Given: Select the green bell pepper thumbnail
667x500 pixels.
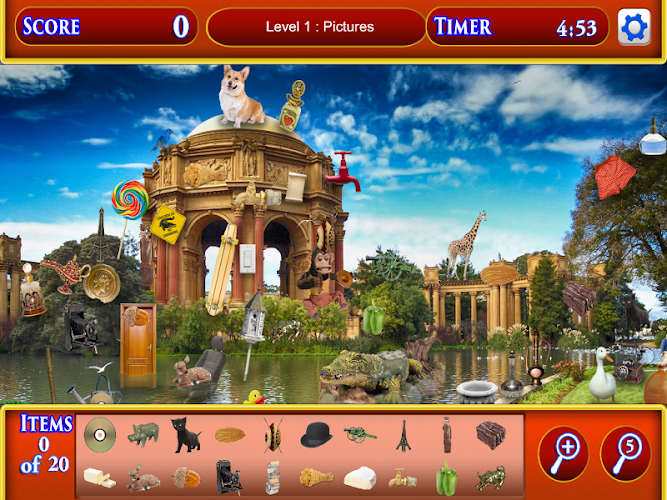Looking at the screenshot, I should 446,477.
